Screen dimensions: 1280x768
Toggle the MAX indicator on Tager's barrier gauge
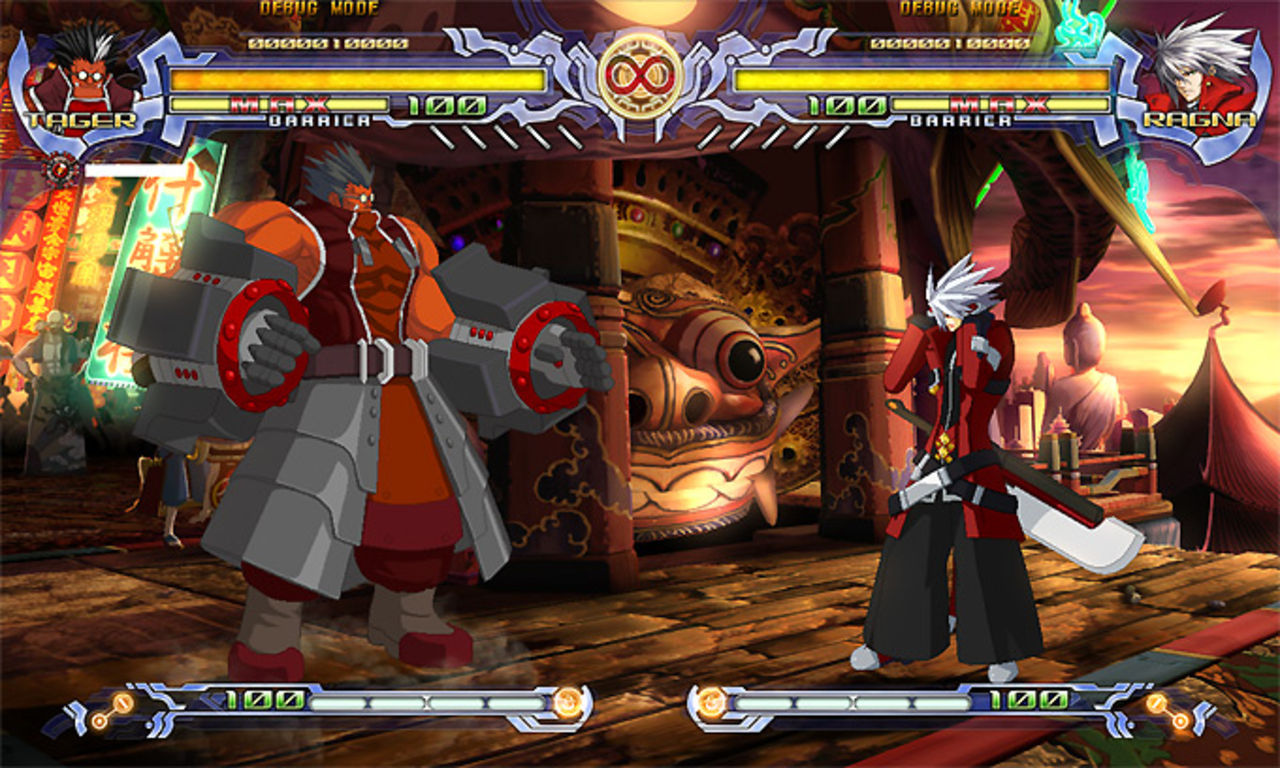pos(281,104)
